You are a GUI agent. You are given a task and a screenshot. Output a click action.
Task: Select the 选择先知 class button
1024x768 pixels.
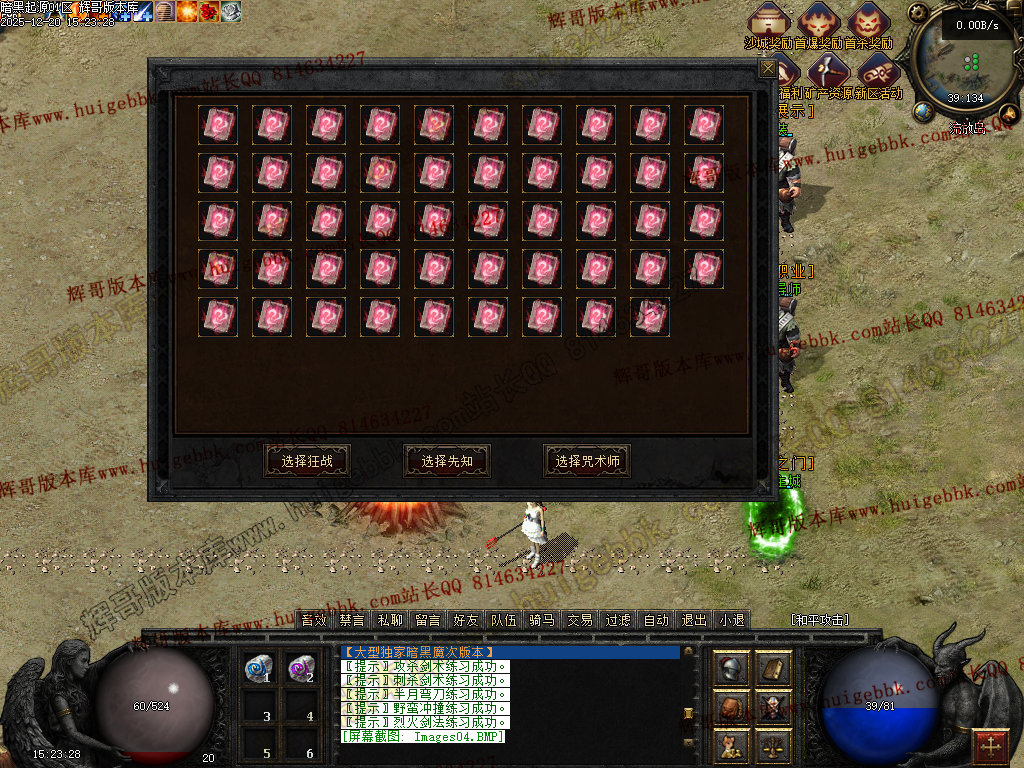[x=447, y=461]
